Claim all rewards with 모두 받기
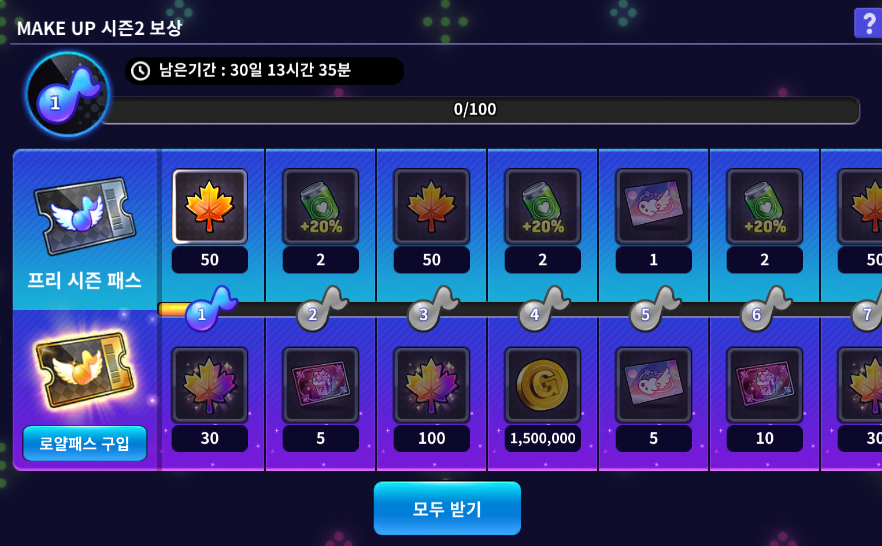 (x=447, y=508)
